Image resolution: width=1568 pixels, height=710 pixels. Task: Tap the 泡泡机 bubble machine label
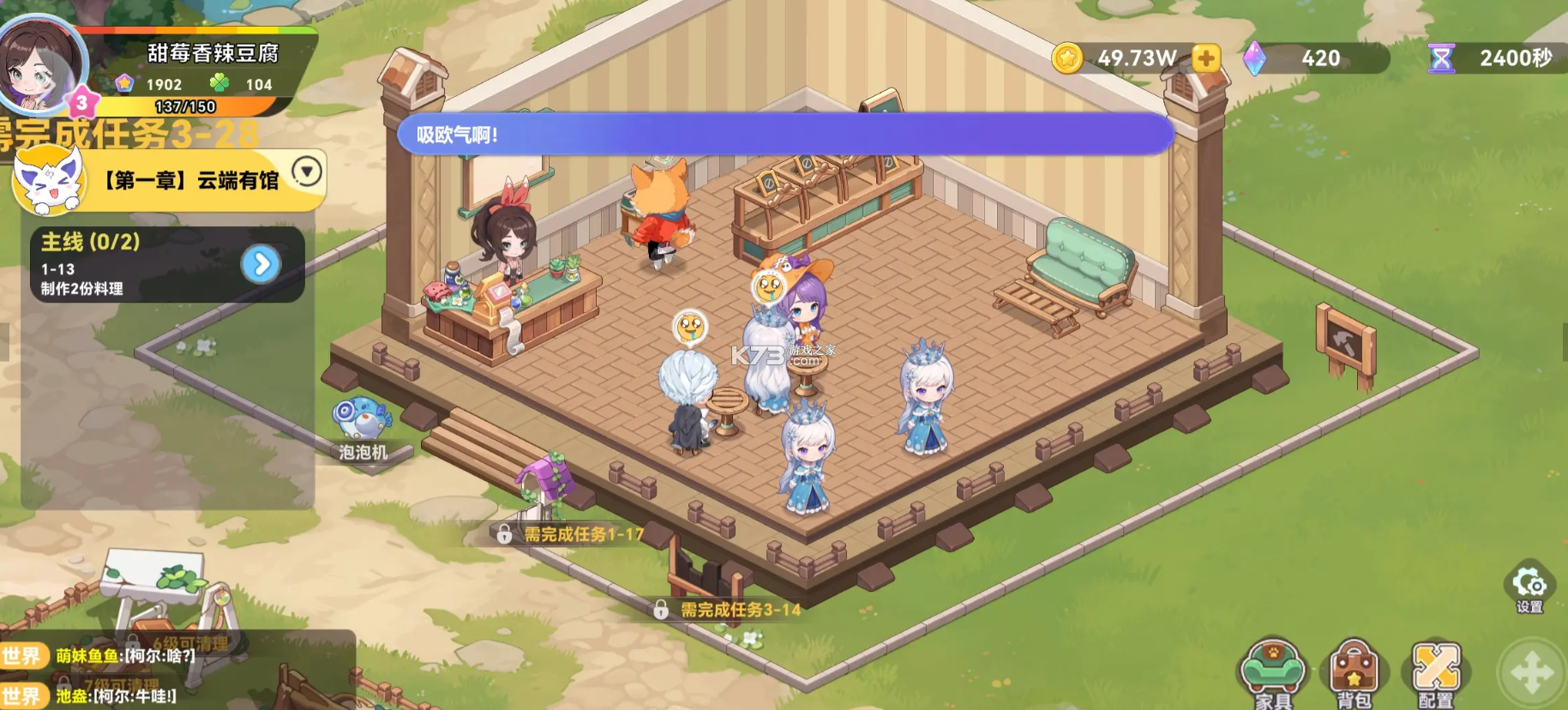click(363, 449)
